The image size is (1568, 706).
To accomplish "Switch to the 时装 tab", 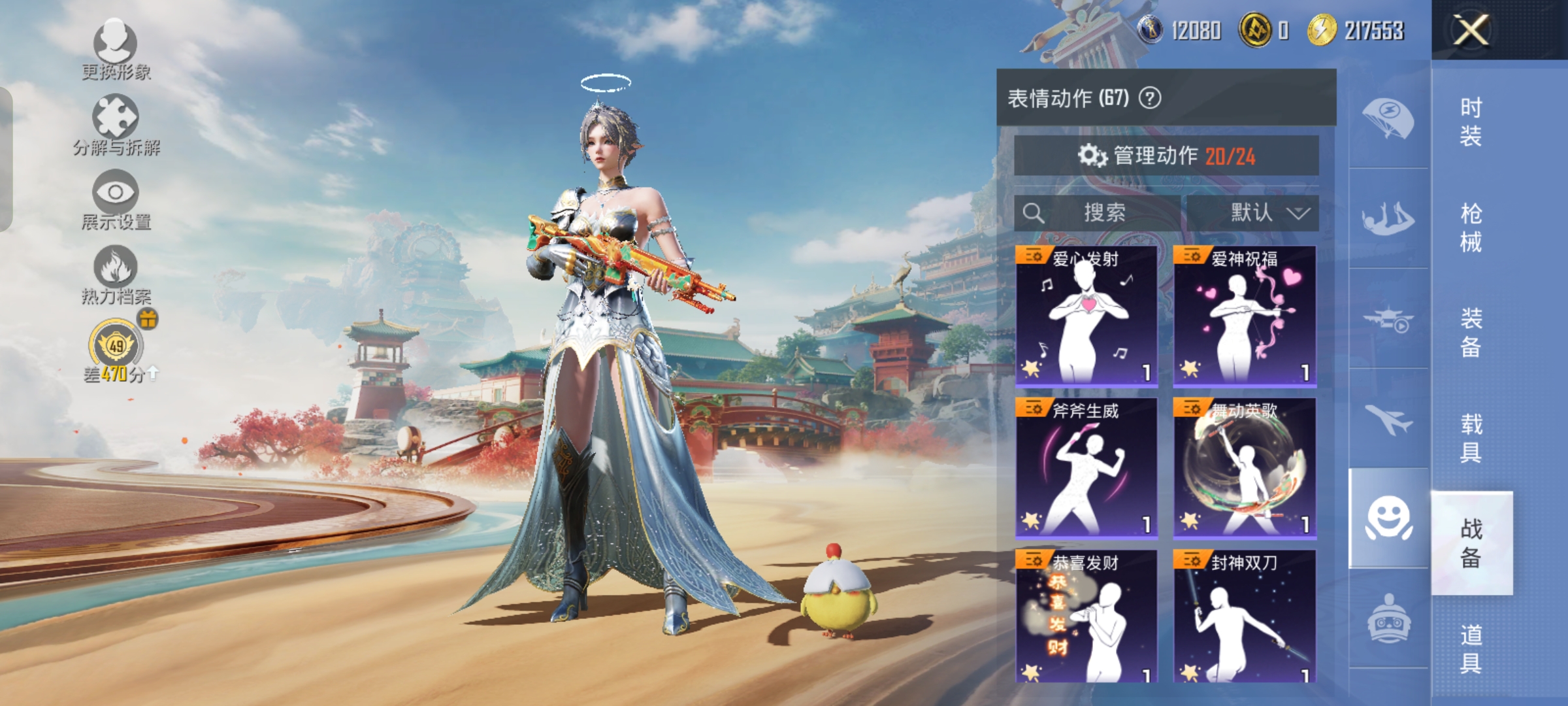I will coord(1471,122).
